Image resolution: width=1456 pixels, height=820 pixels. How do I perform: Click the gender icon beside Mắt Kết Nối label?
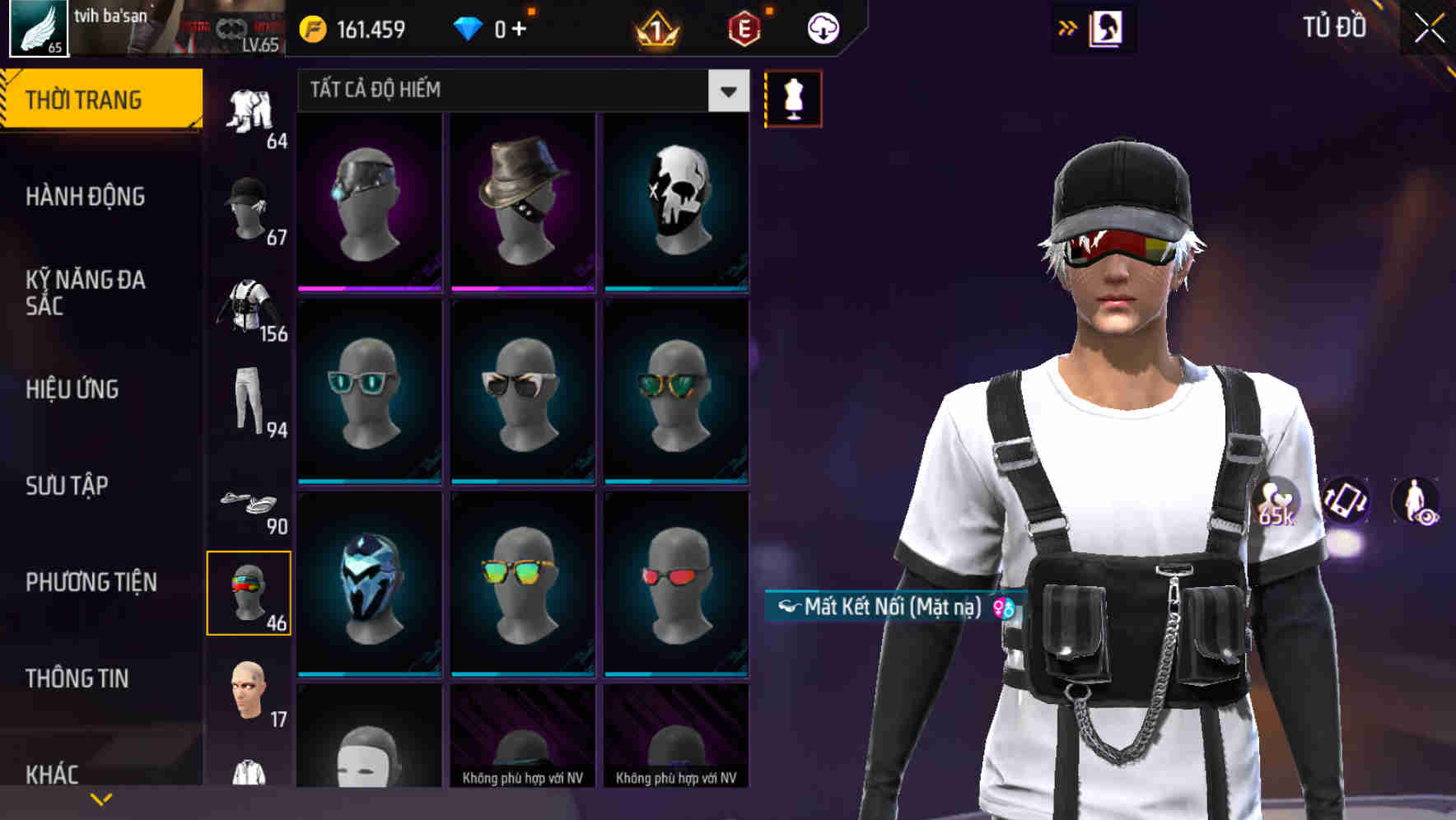click(x=1001, y=610)
